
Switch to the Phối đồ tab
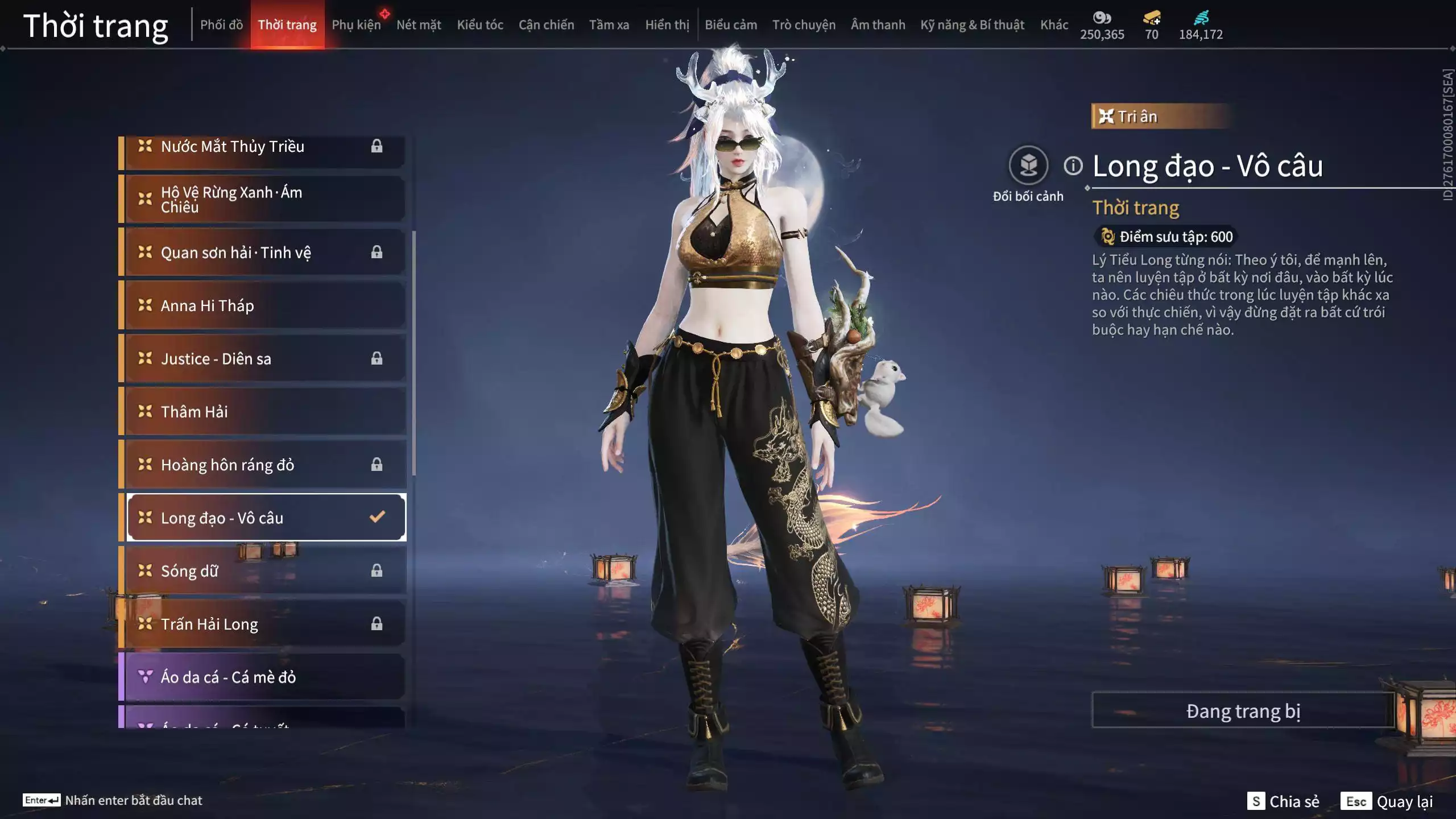point(221,25)
